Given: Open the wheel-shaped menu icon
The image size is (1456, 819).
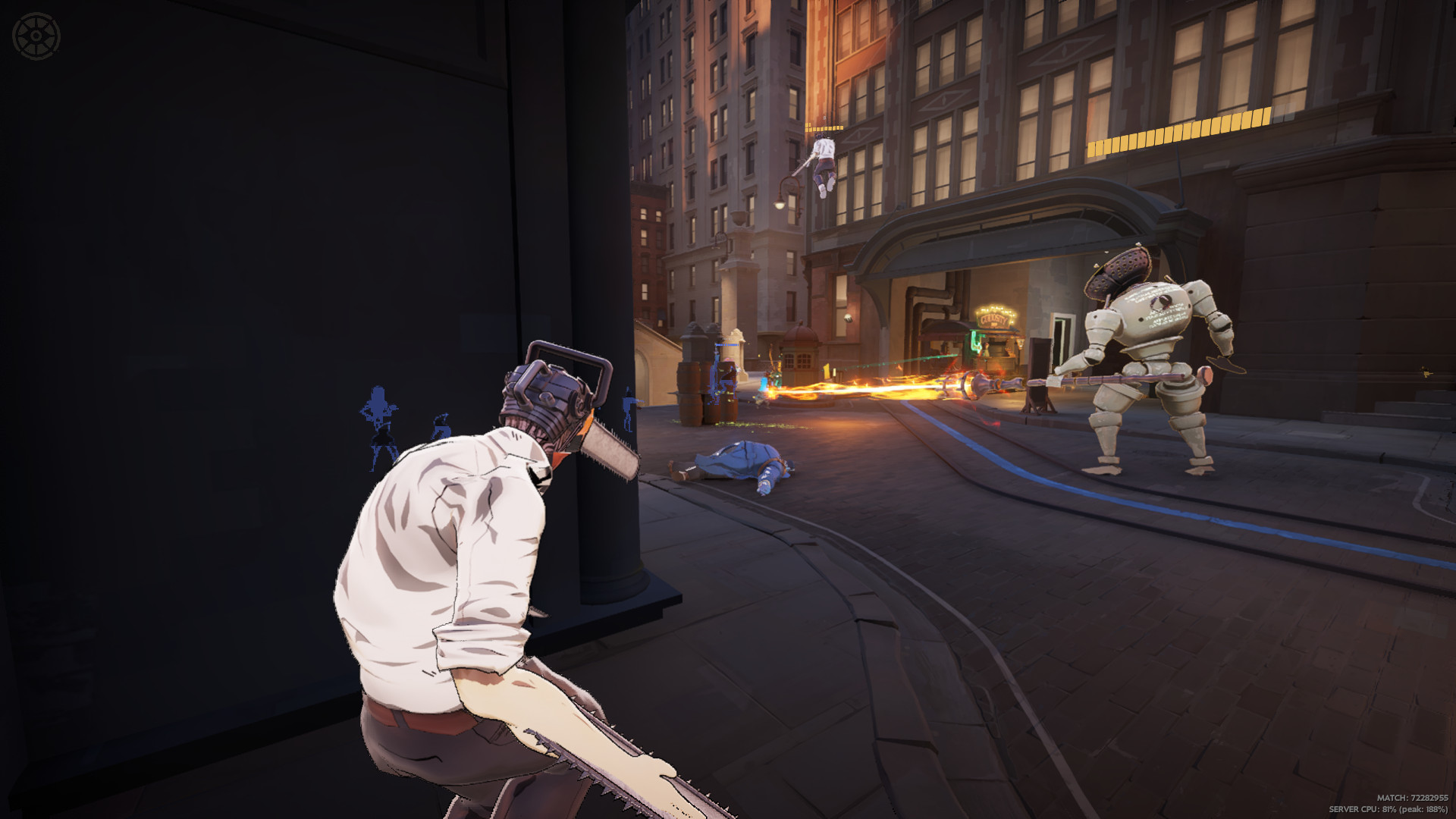Looking at the screenshot, I should point(36,36).
